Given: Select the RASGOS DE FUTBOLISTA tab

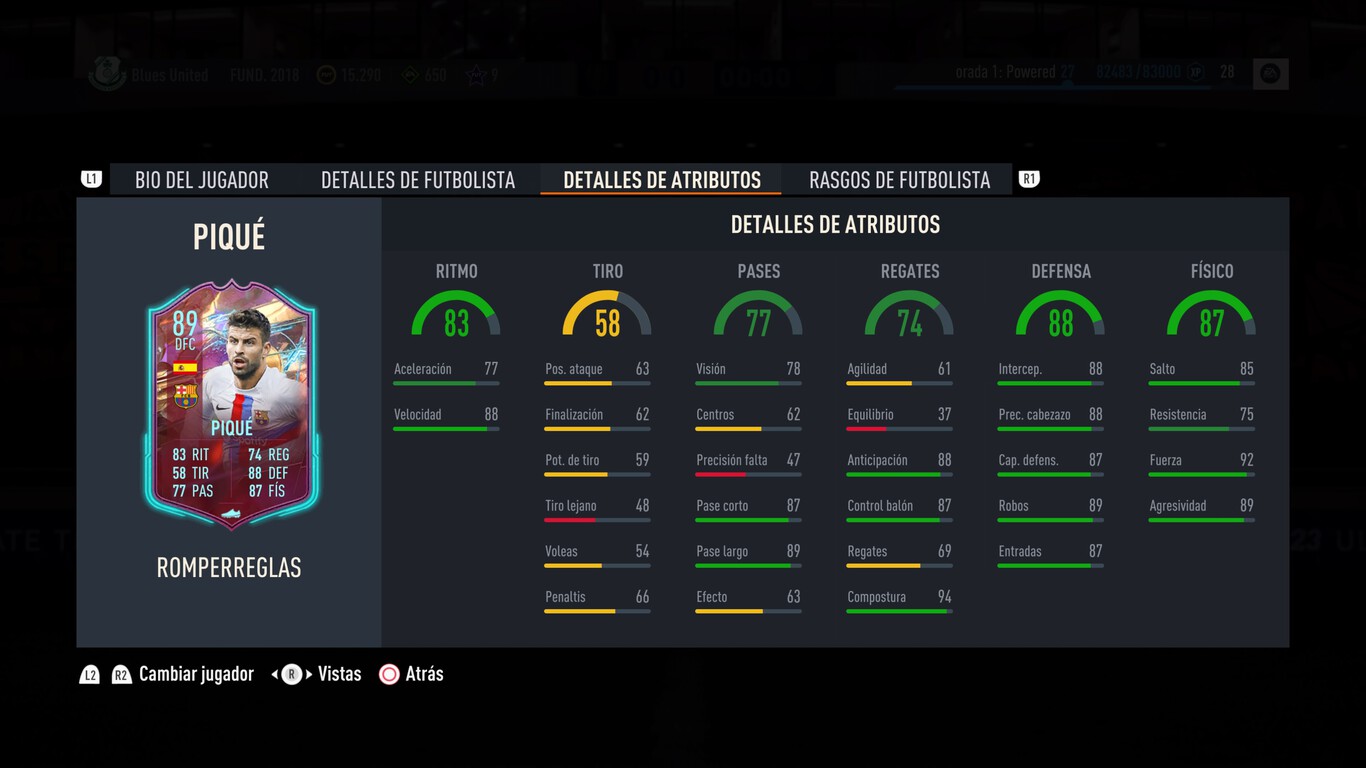Looking at the screenshot, I should [x=897, y=179].
